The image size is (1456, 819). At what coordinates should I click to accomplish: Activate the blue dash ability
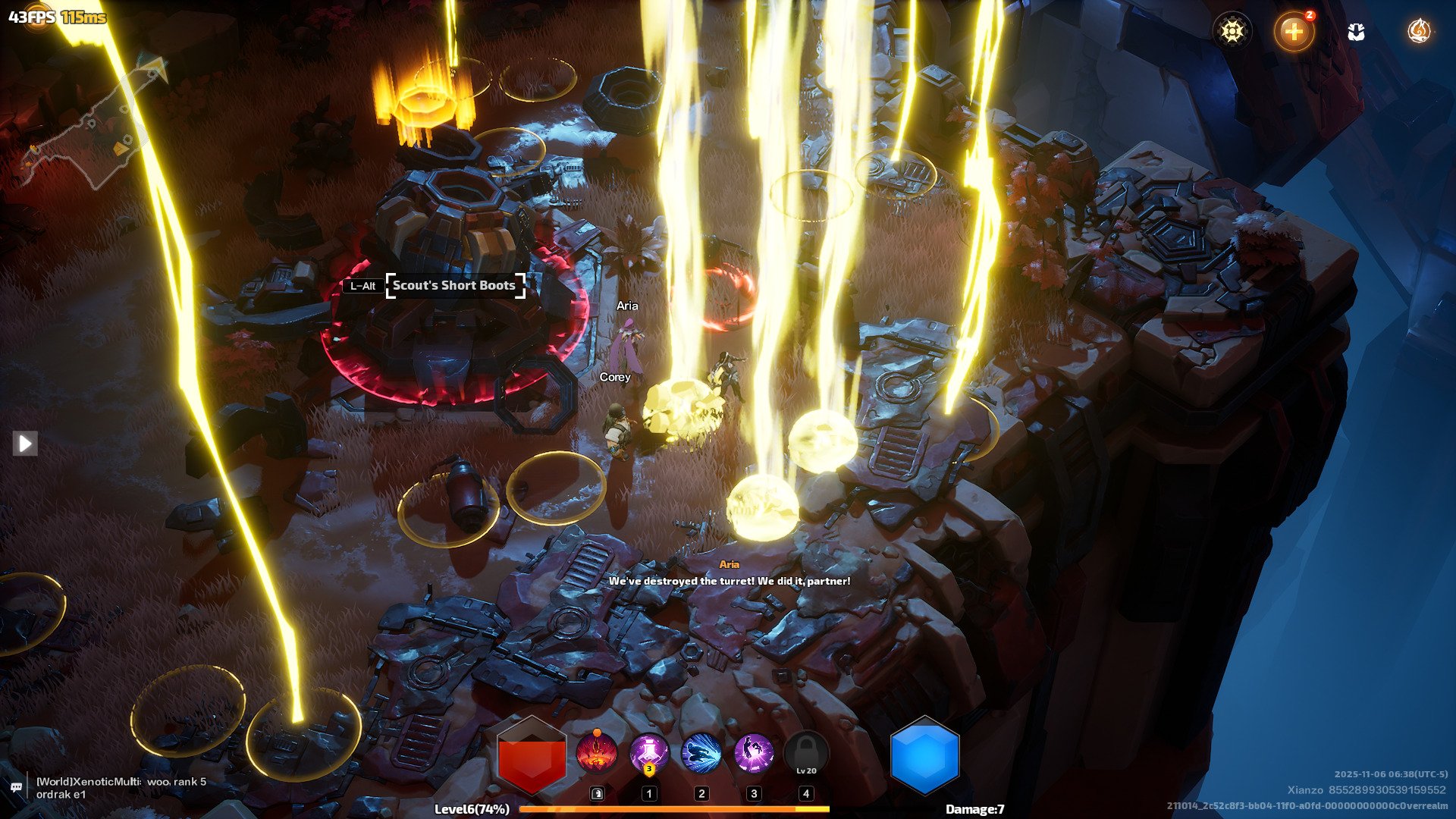[x=701, y=755]
